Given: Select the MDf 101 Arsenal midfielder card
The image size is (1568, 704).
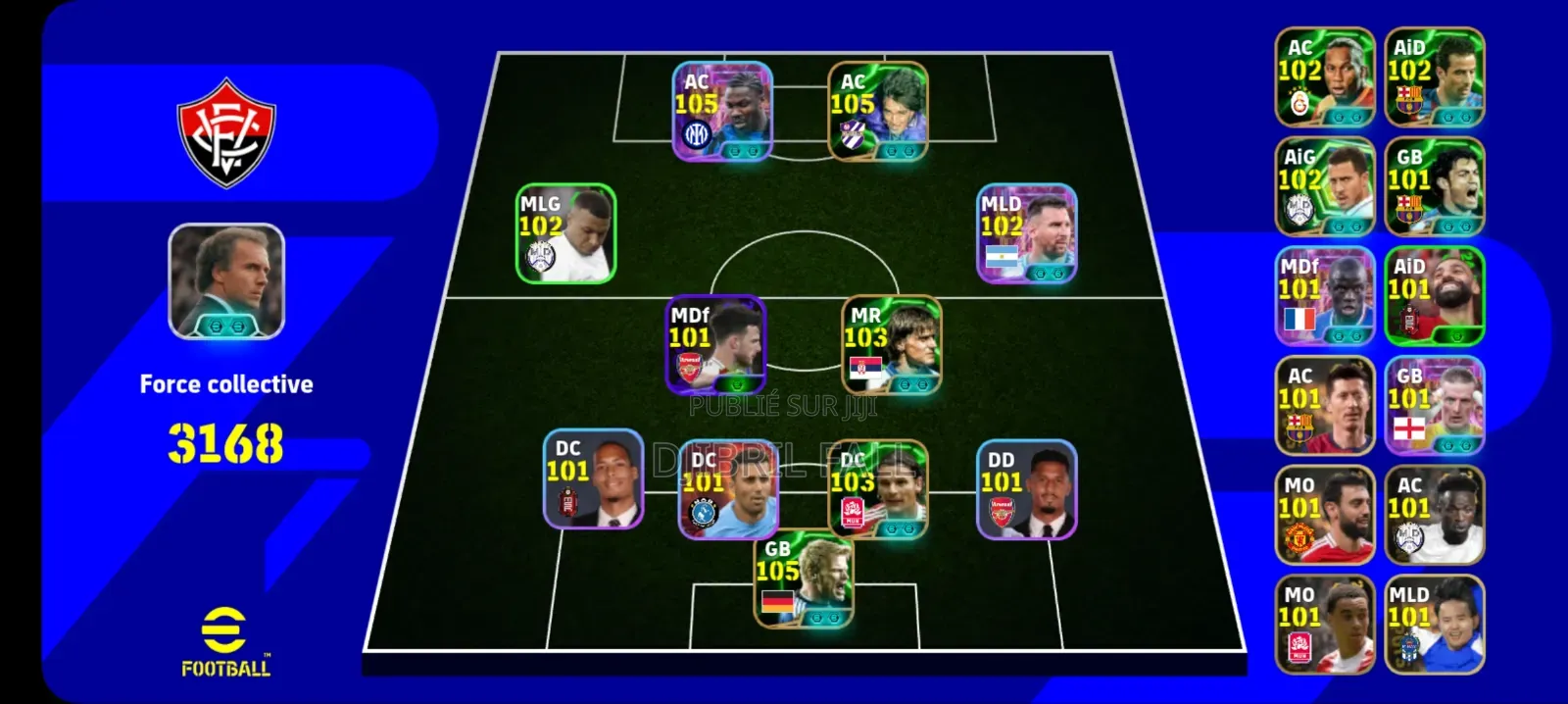Looking at the screenshot, I should click(715, 345).
